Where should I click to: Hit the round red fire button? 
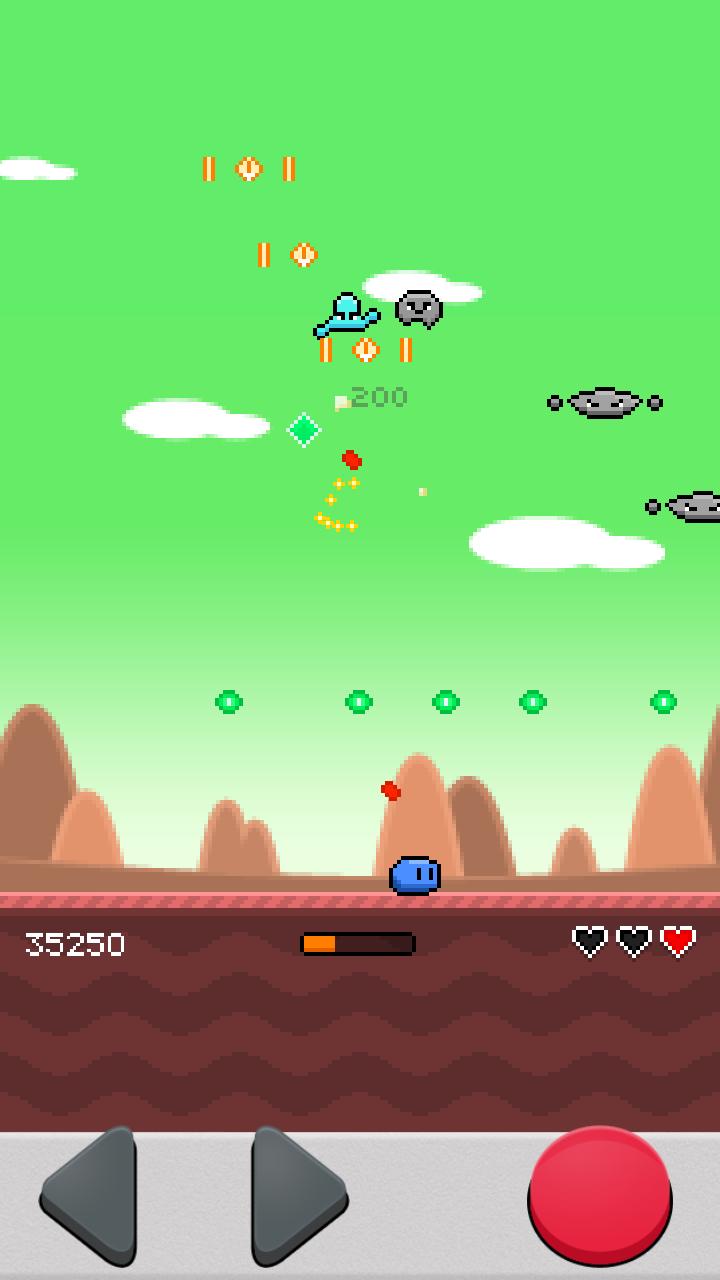pyautogui.click(x=599, y=1194)
